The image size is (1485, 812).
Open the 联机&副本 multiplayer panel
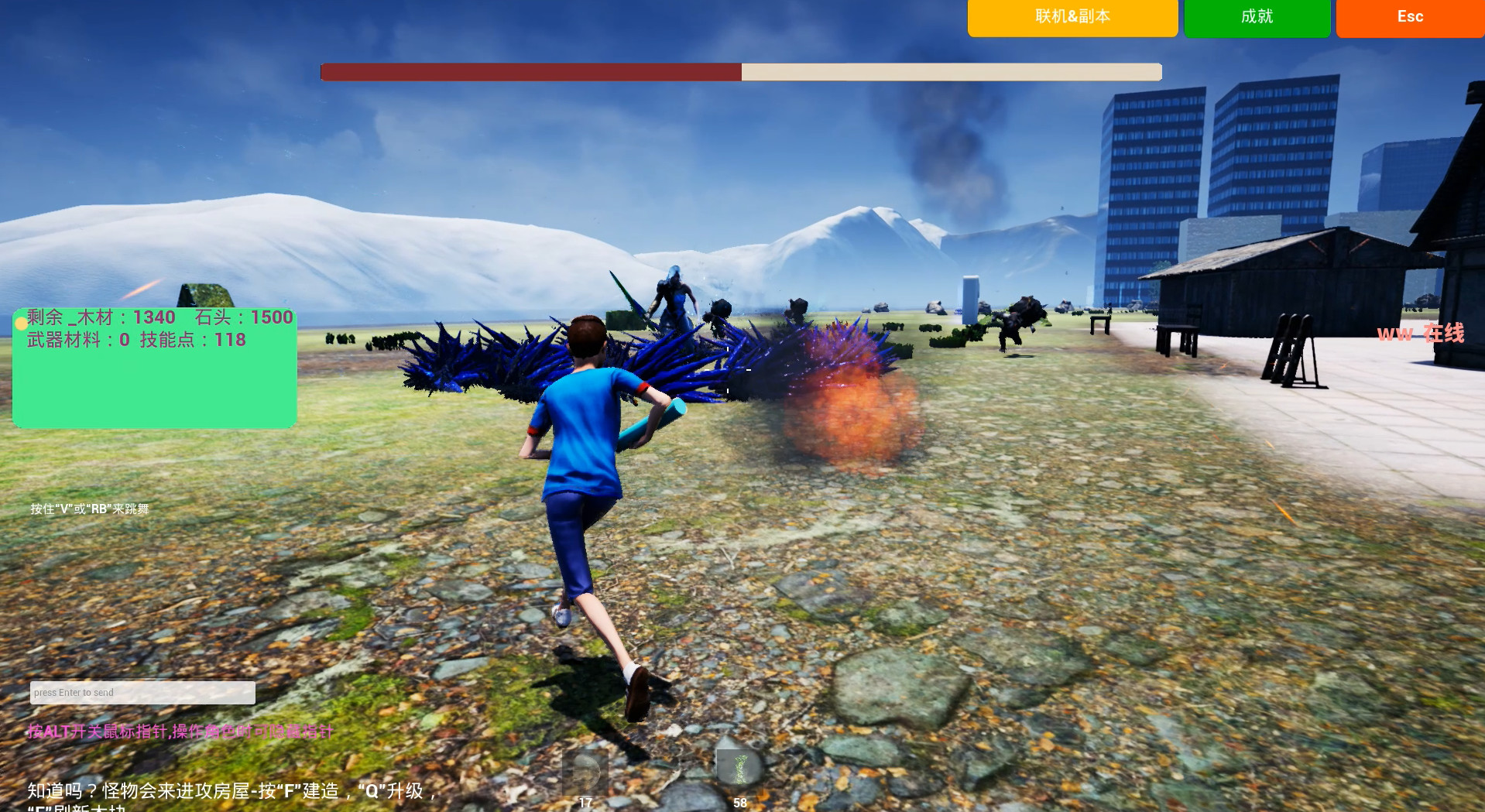(x=1072, y=17)
